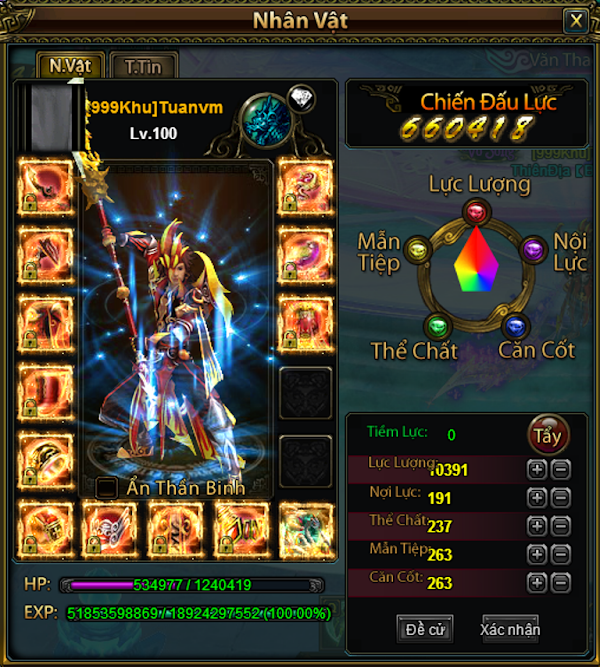Add a point to Thể Chất
This screenshot has height=667, width=600.
pyautogui.click(x=537, y=526)
